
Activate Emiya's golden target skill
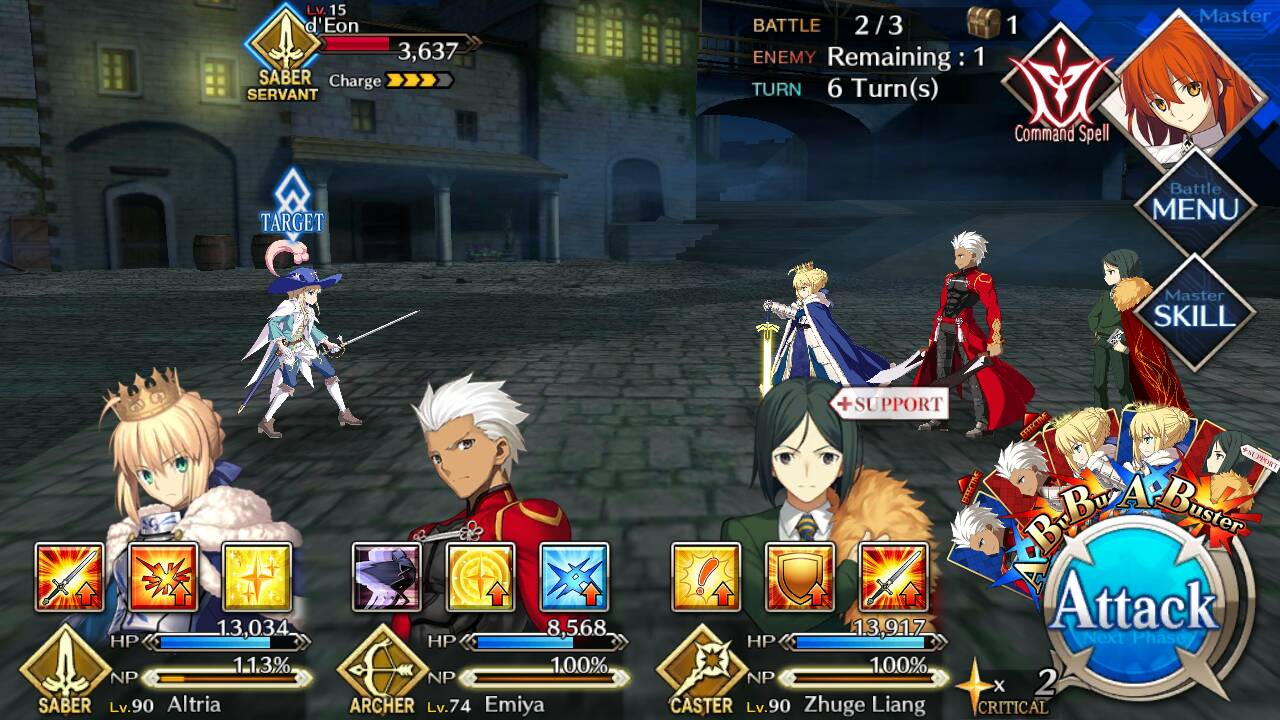coord(480,577)
